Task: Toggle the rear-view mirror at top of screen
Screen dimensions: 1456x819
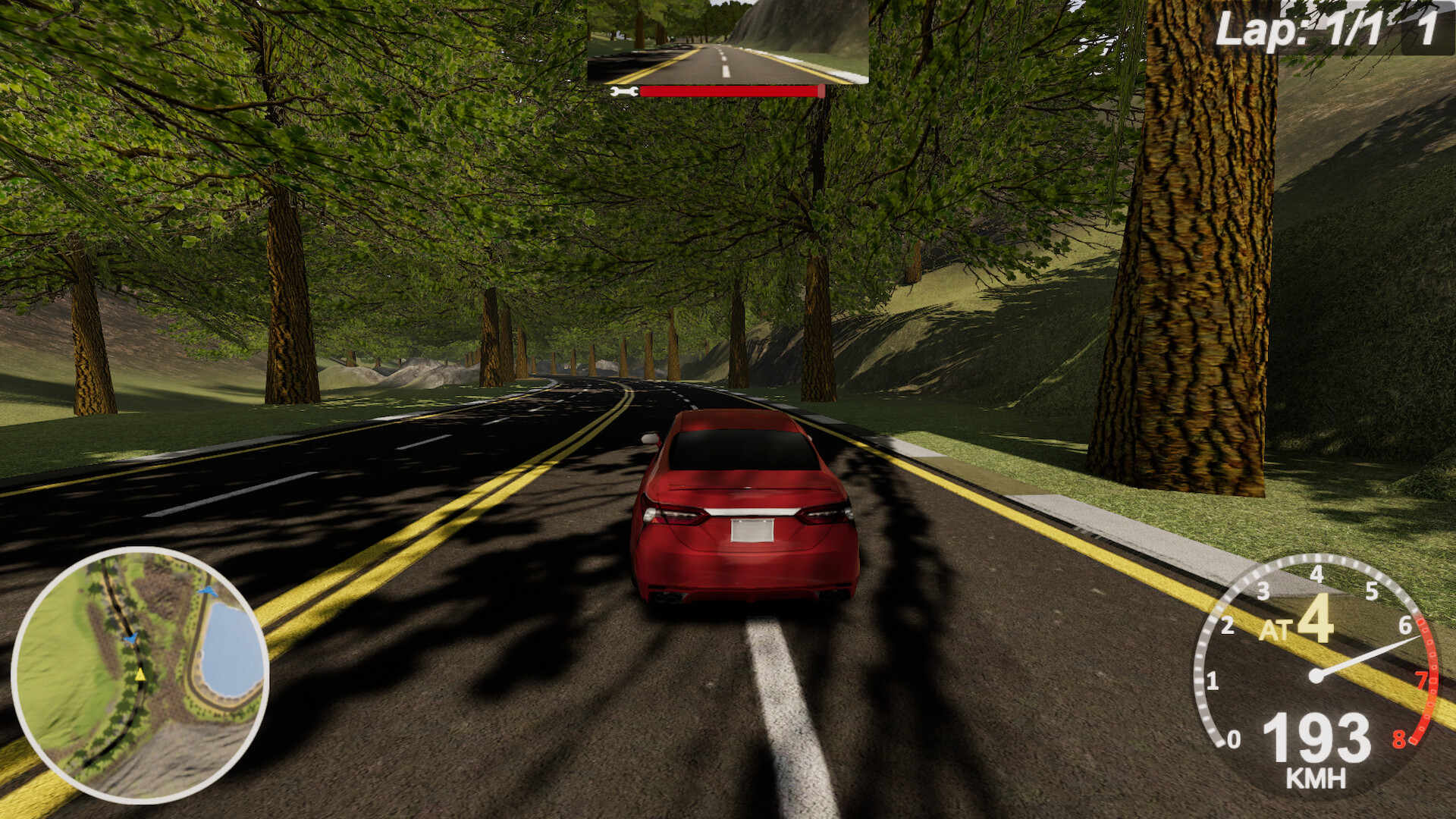Action: (x=728, y=42)
